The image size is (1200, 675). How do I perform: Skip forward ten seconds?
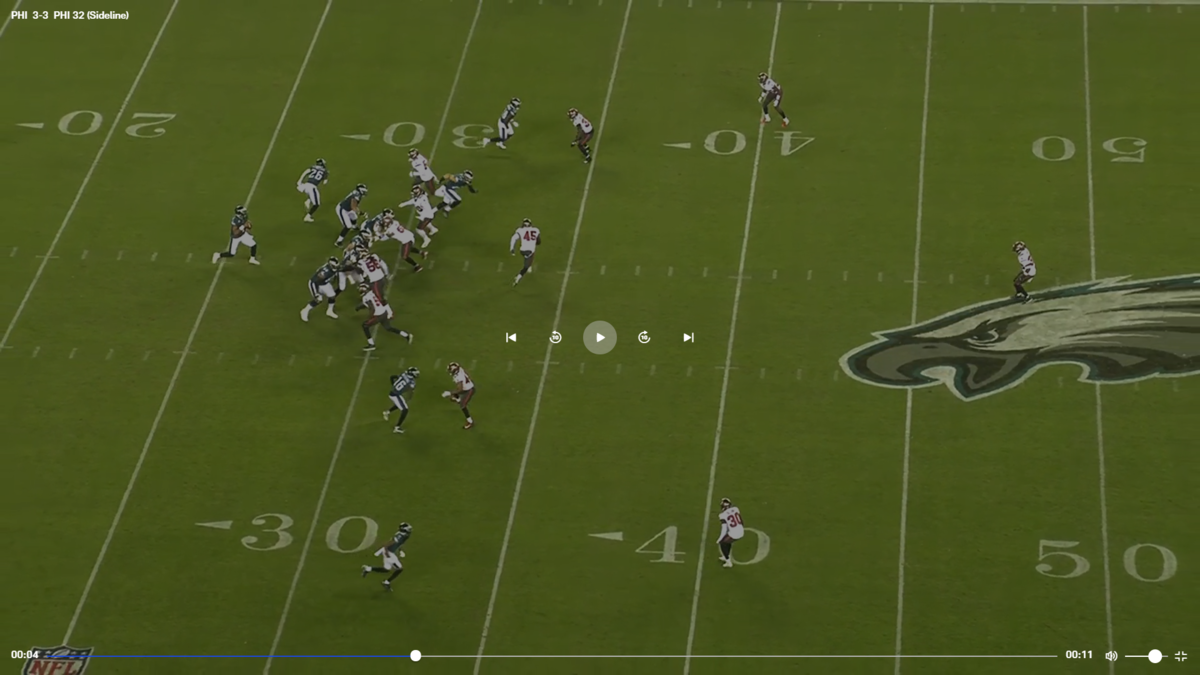(644, 338)
